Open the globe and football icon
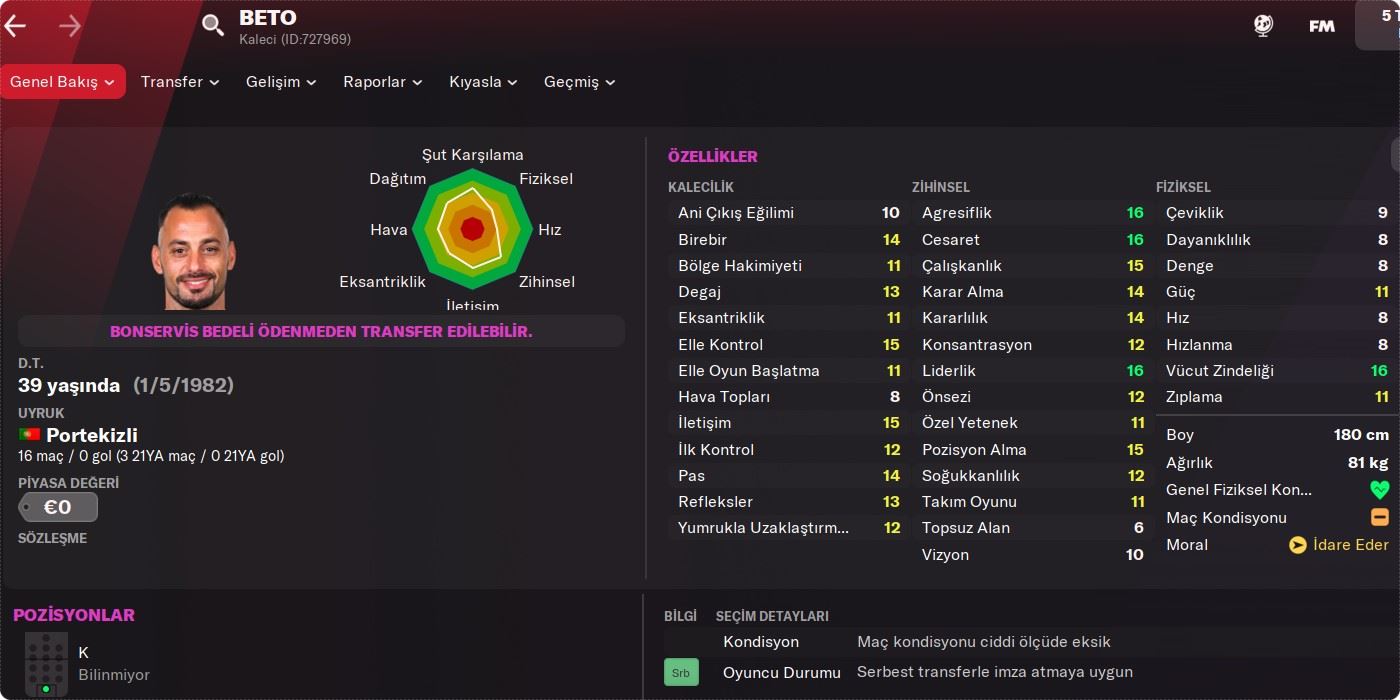Viewport: 1400px width, 700px height. click(1263, 26)
